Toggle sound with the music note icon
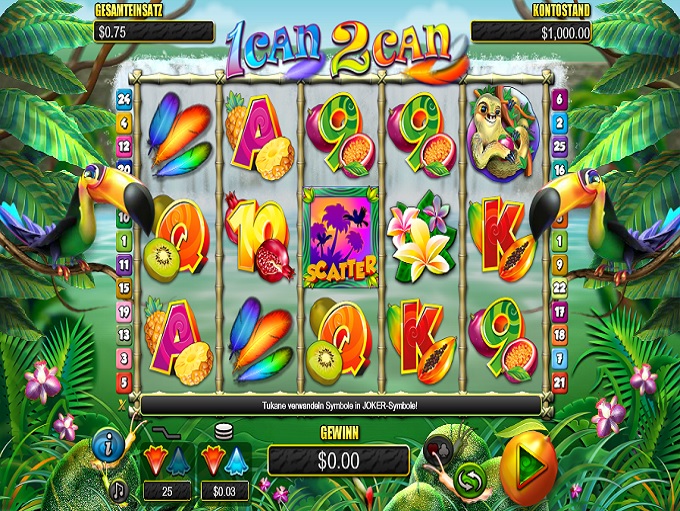 pyautogui.click(x=120, y=490)
